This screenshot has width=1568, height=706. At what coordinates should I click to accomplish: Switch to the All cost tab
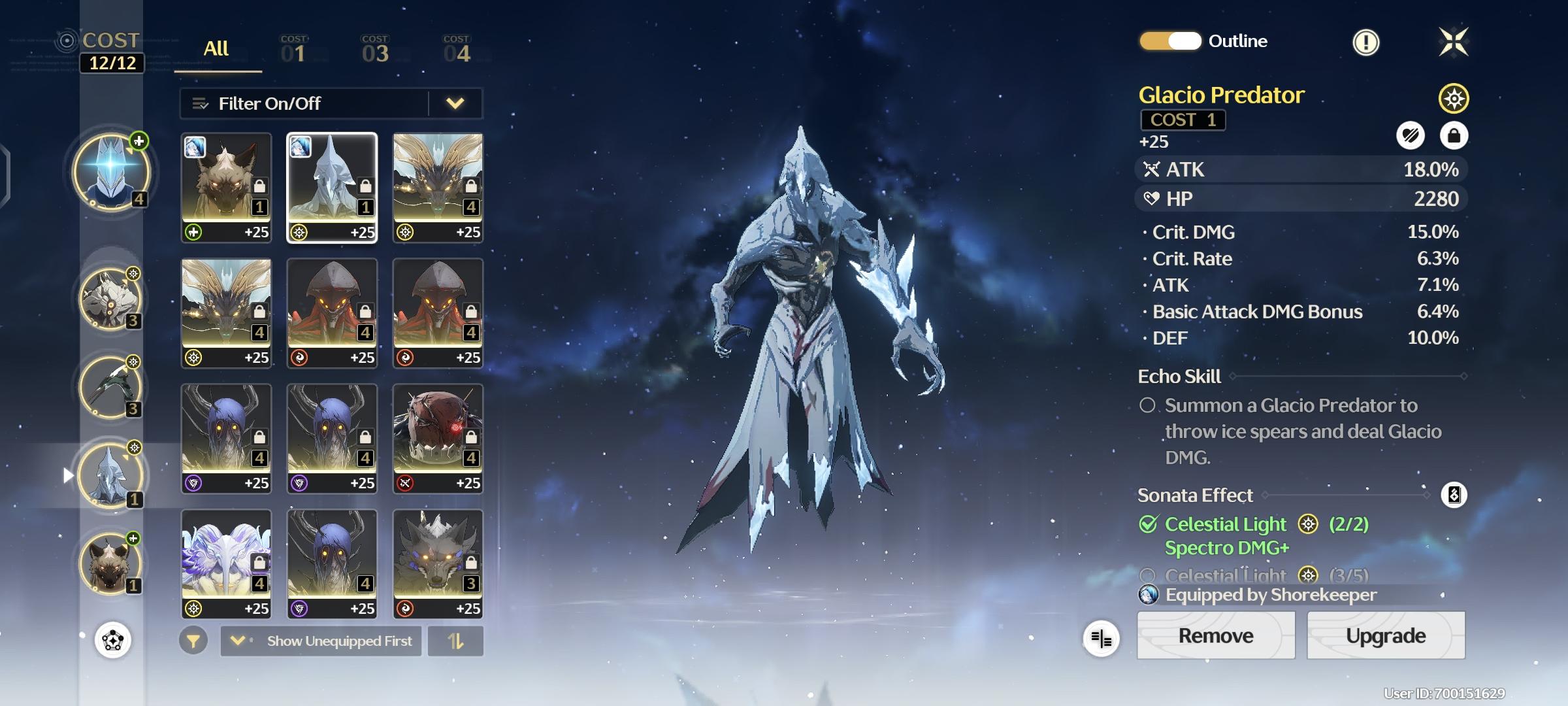(x=216, y=49)
